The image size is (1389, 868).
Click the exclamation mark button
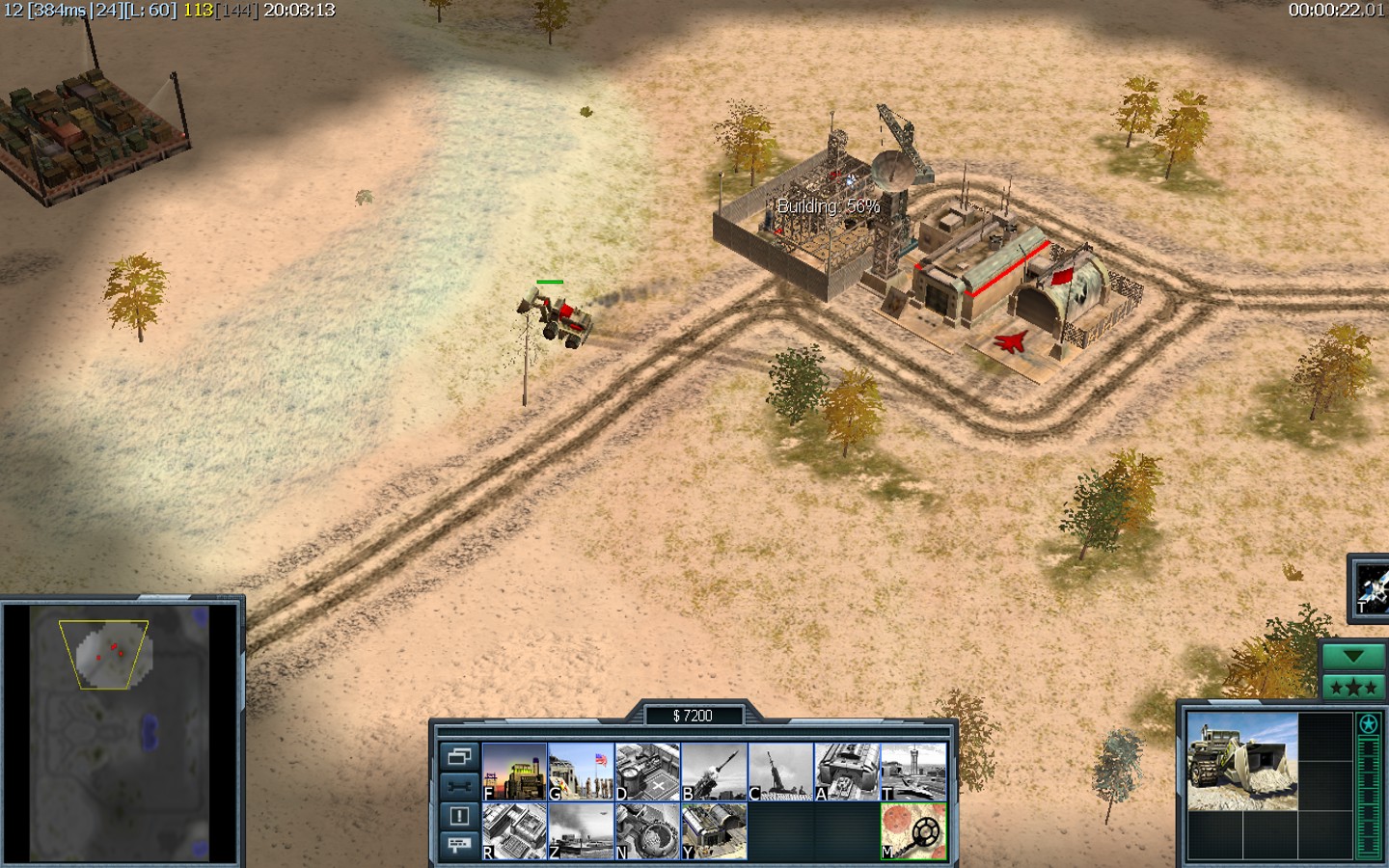coord(458,816)
